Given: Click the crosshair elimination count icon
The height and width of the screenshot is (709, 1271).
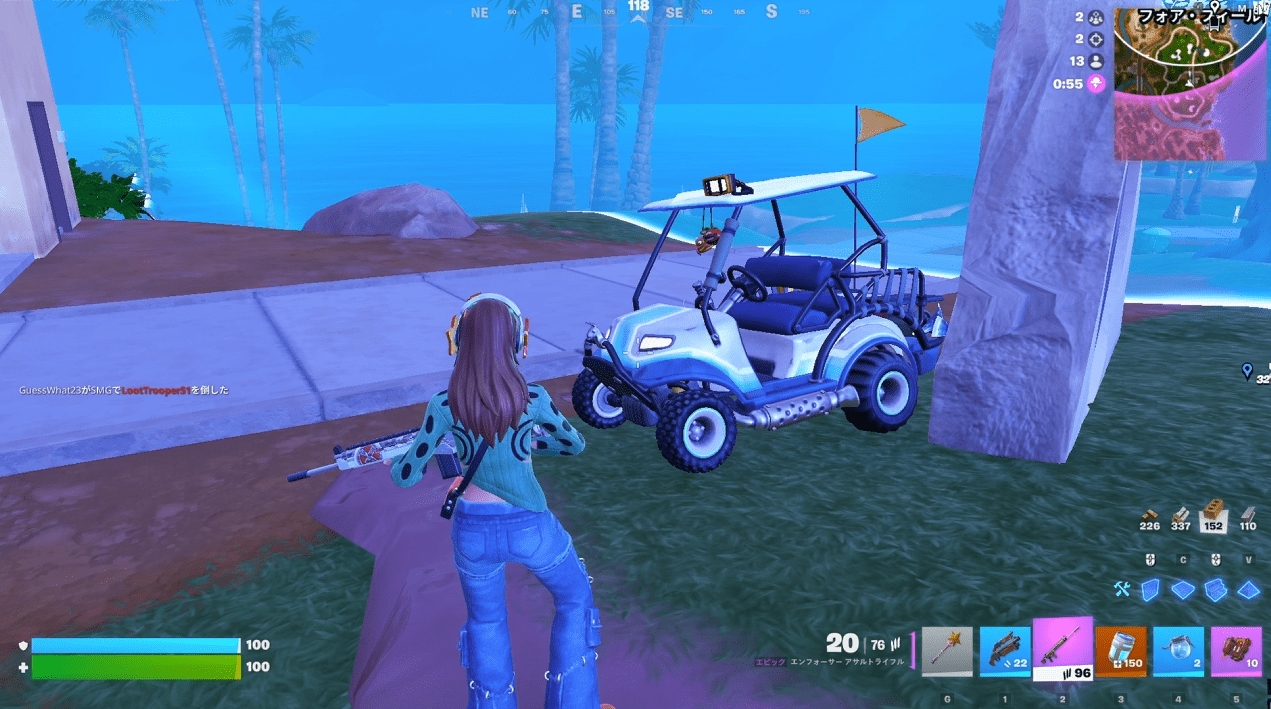Looking at the screenshot, I should click(1096, 39).
